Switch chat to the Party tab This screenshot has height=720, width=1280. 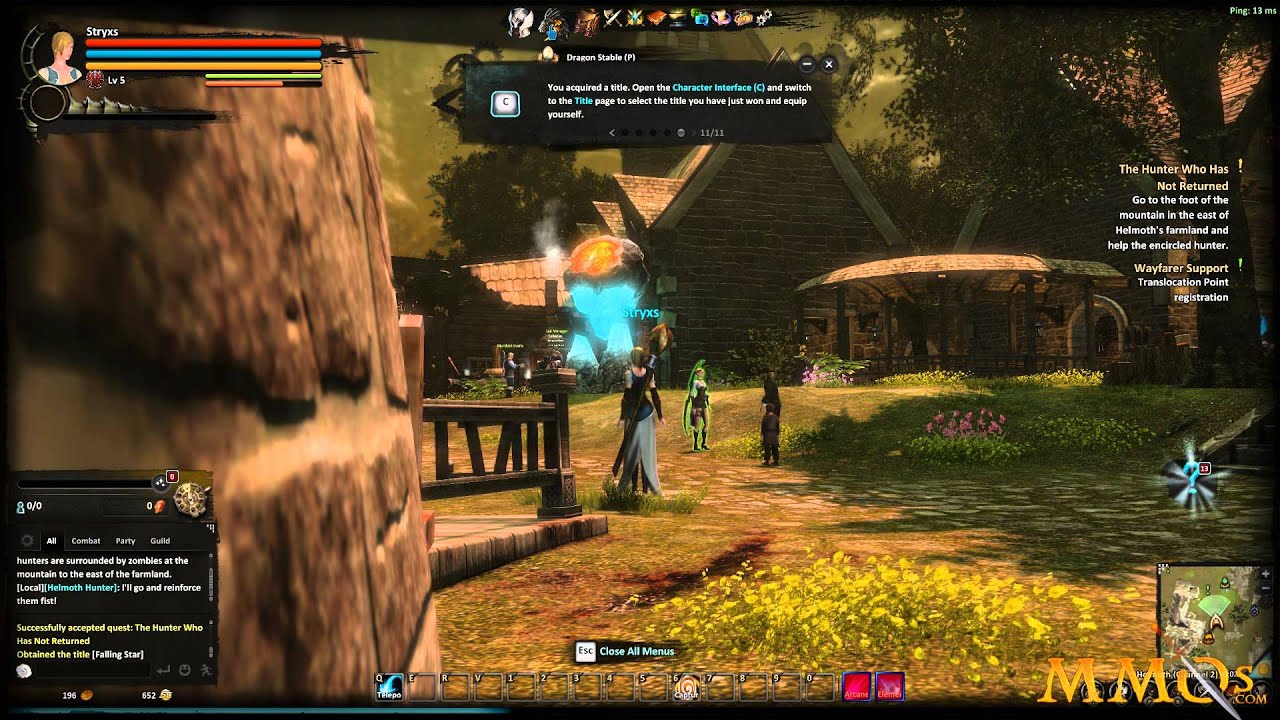[125, 541]
